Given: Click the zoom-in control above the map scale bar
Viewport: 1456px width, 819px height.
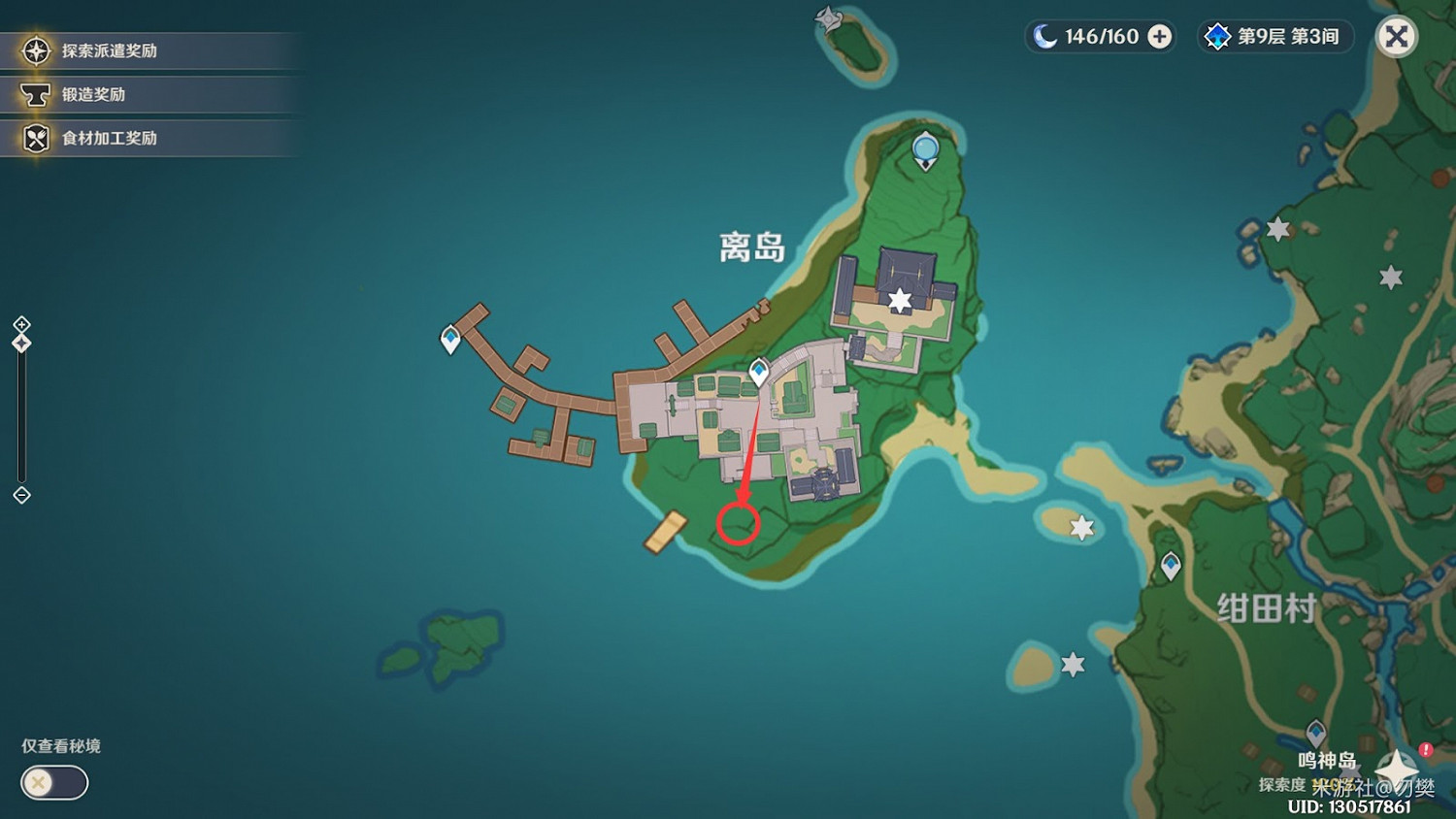Looking at the screenshot, I should [21, 326].
